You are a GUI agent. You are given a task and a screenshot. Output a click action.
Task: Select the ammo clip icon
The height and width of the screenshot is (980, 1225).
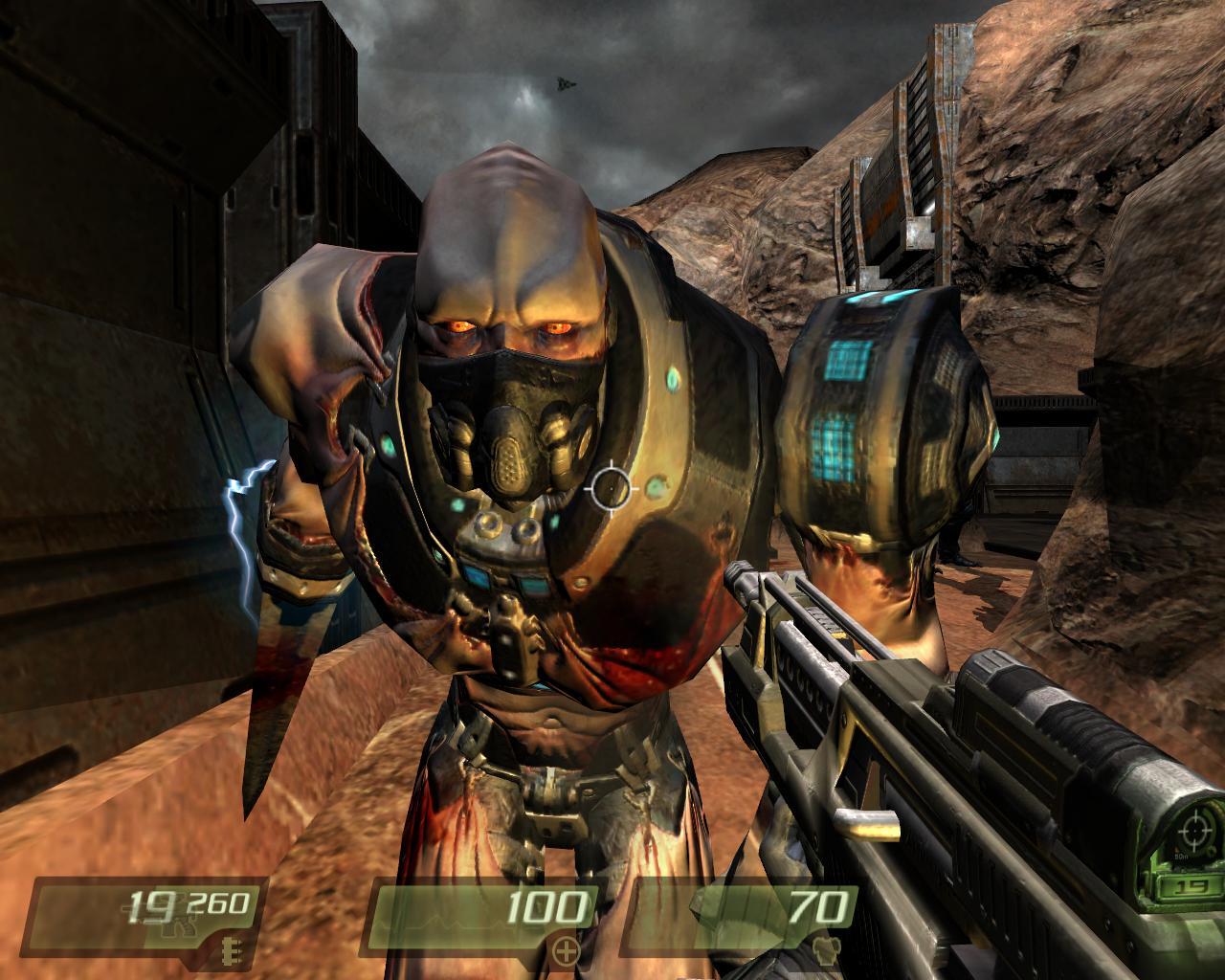(x=231, y=952)
